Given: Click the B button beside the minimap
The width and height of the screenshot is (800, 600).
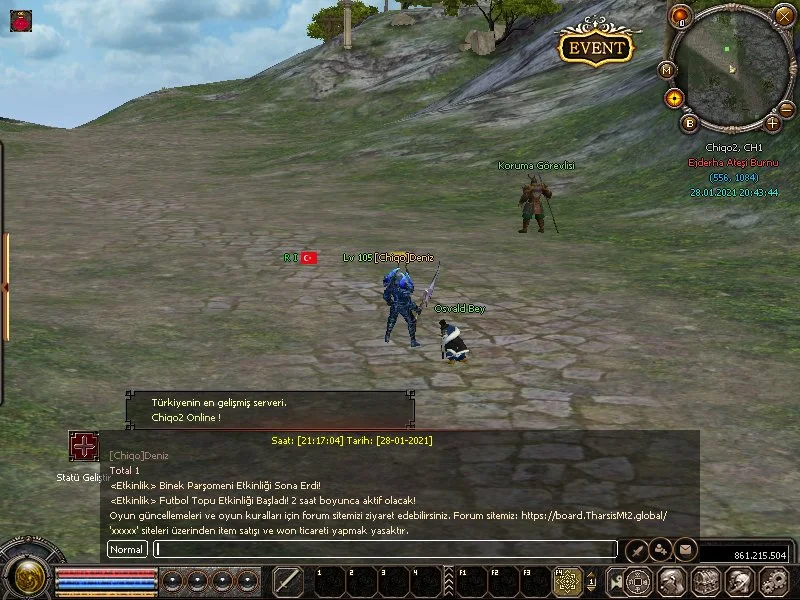Looking at the screenshot, I should point(689,123).
